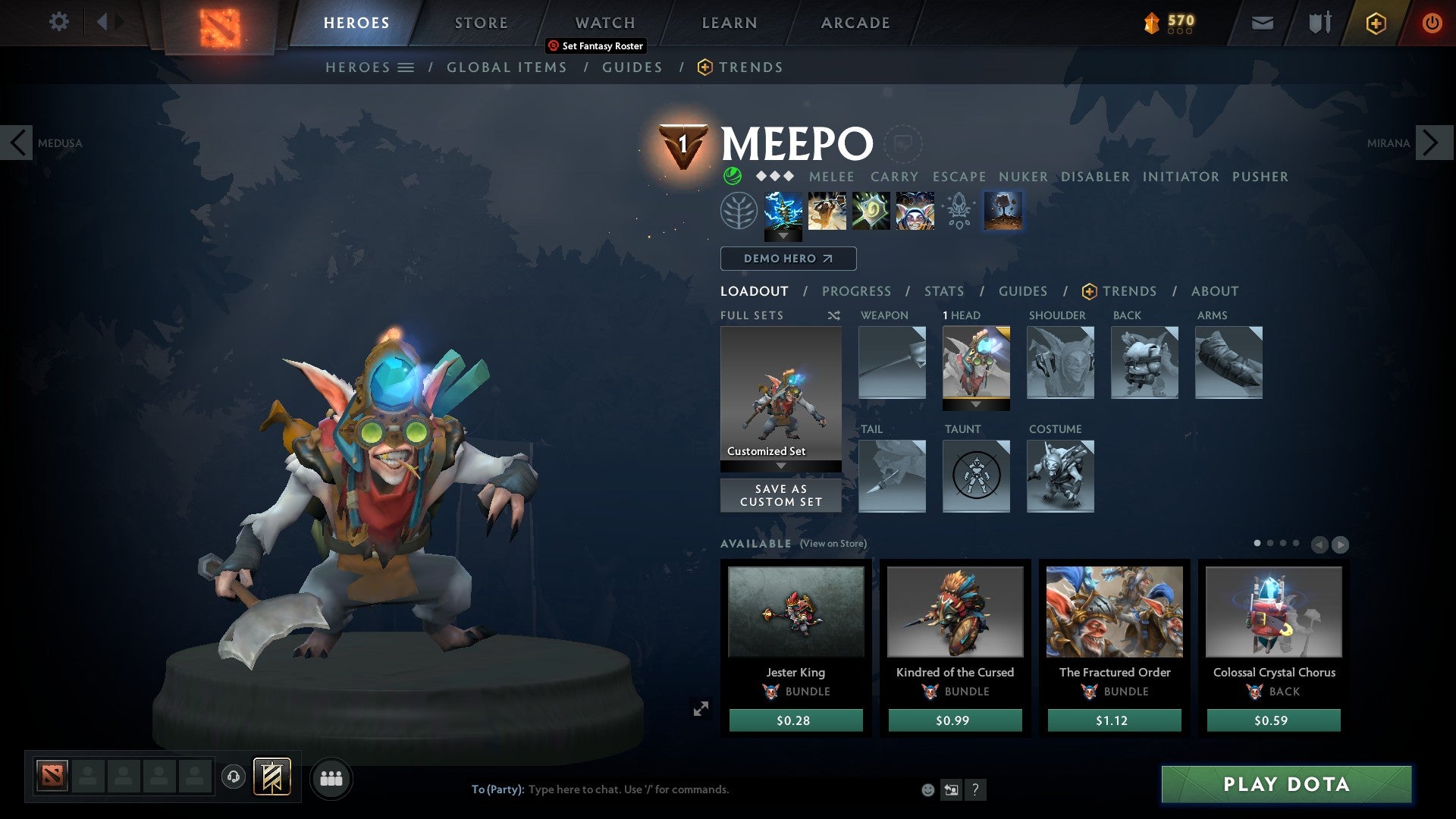
Task: View the Divided We Stand ability icon
Action: (915, 211)
